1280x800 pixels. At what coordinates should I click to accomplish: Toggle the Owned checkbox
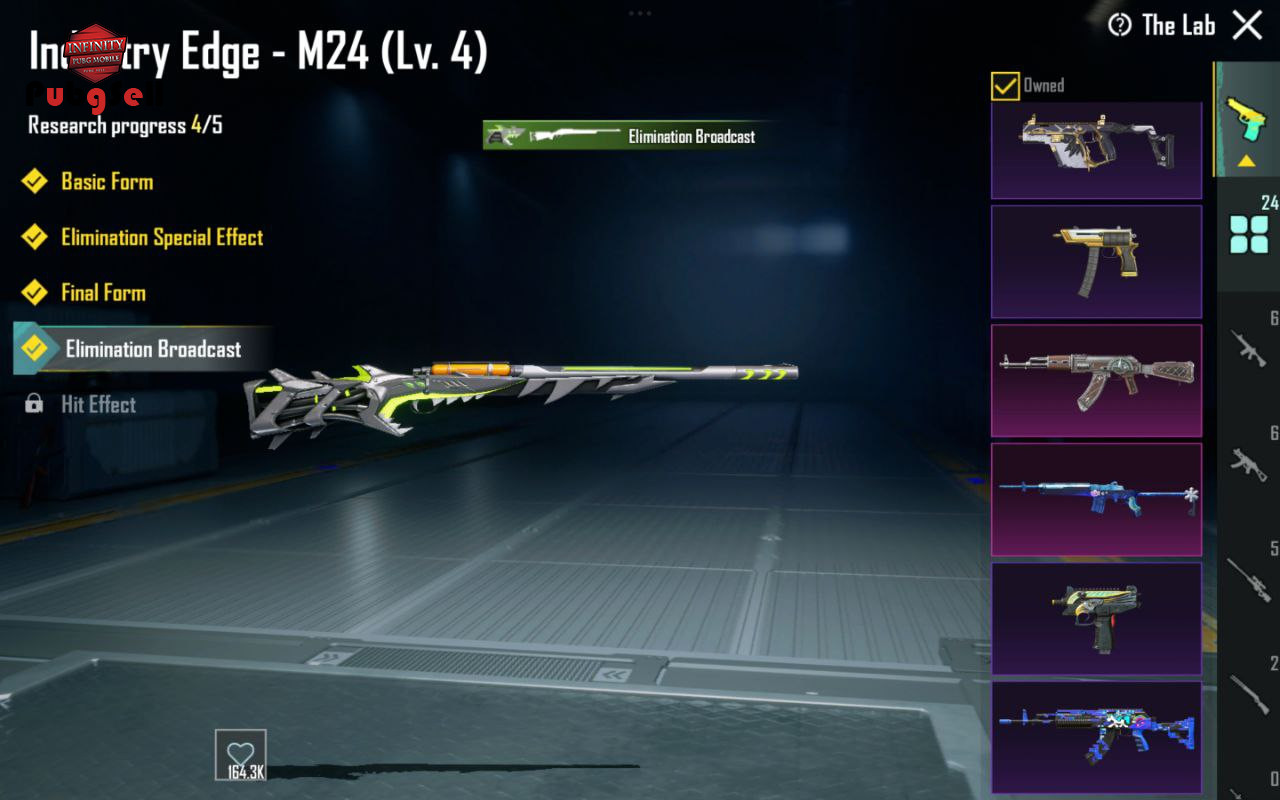[1005, 86]
